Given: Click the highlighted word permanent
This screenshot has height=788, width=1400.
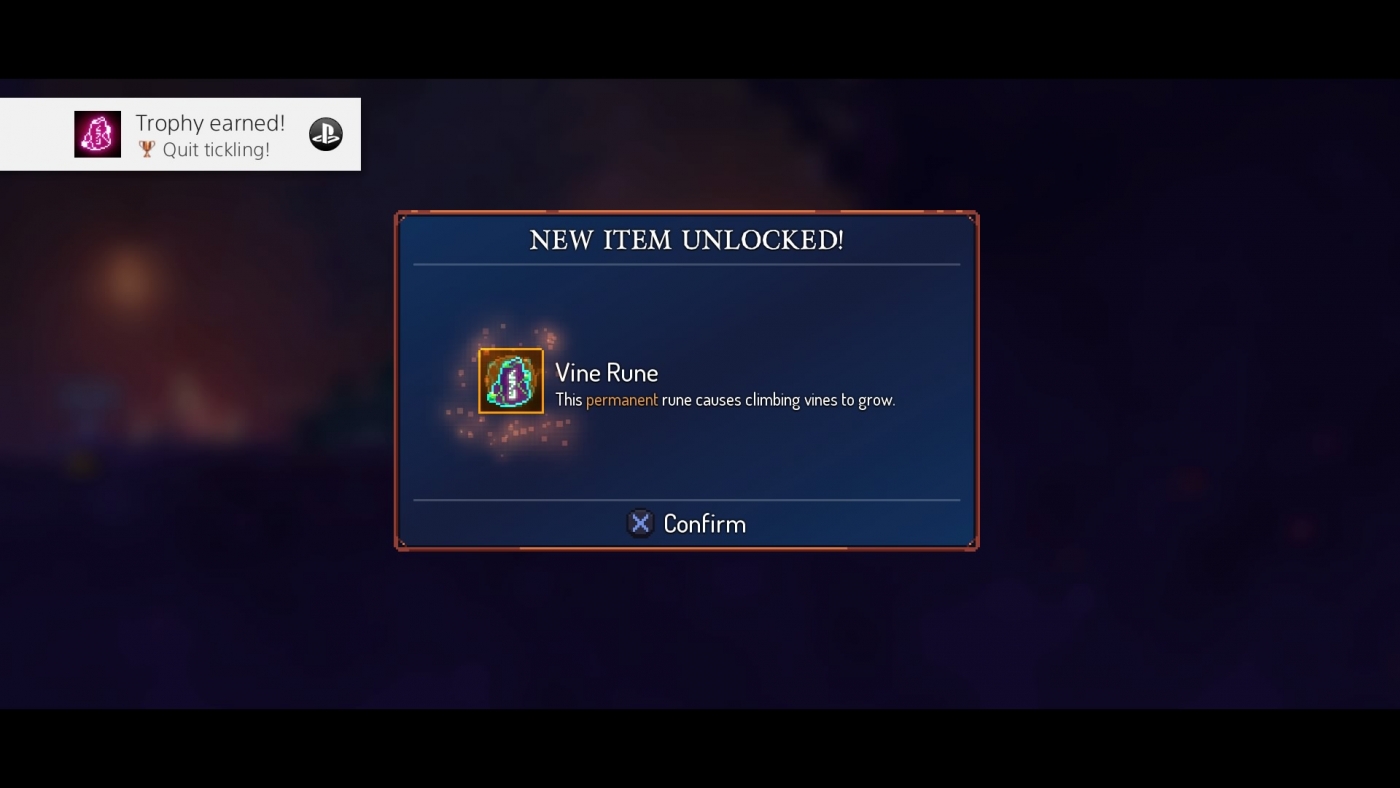Looking at the screenshot, I should click(621, 399).
